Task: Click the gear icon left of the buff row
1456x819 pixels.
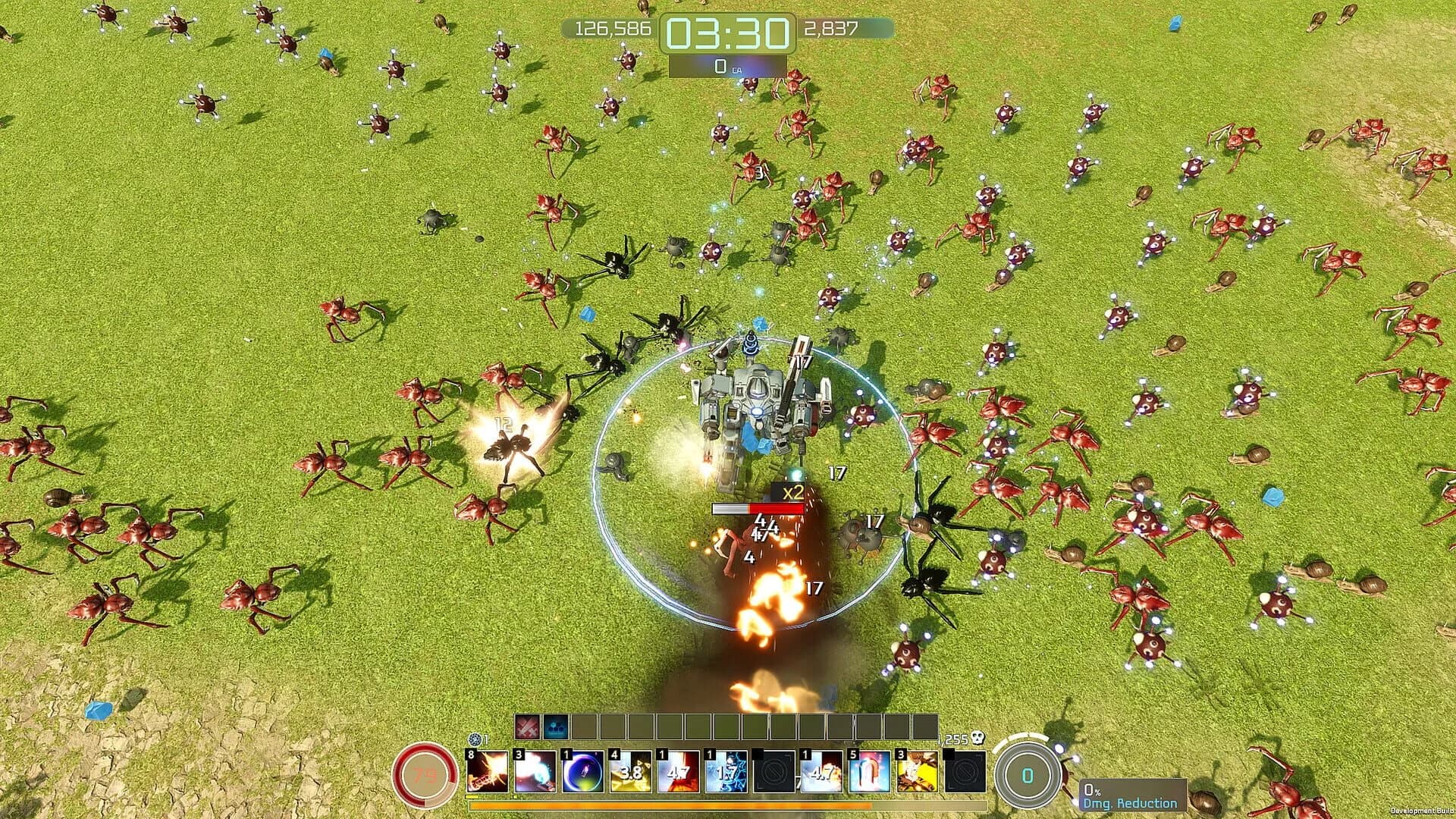Action: pyautogui.click(x=473, y=739)
